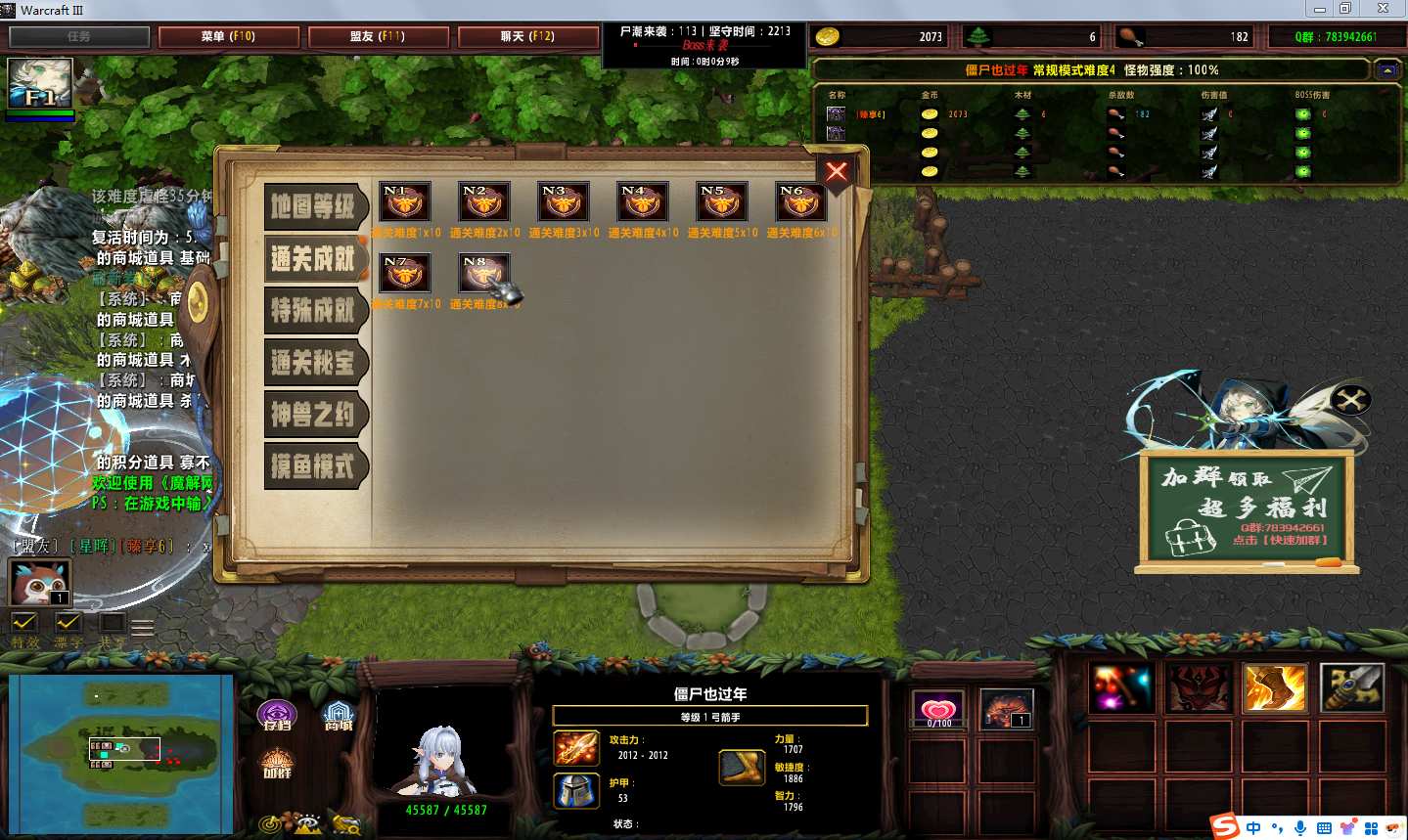Screen dimensions: 1408x840
Task: Select the N1 difficulty achievement icon
Action: [x=404, y=203]
